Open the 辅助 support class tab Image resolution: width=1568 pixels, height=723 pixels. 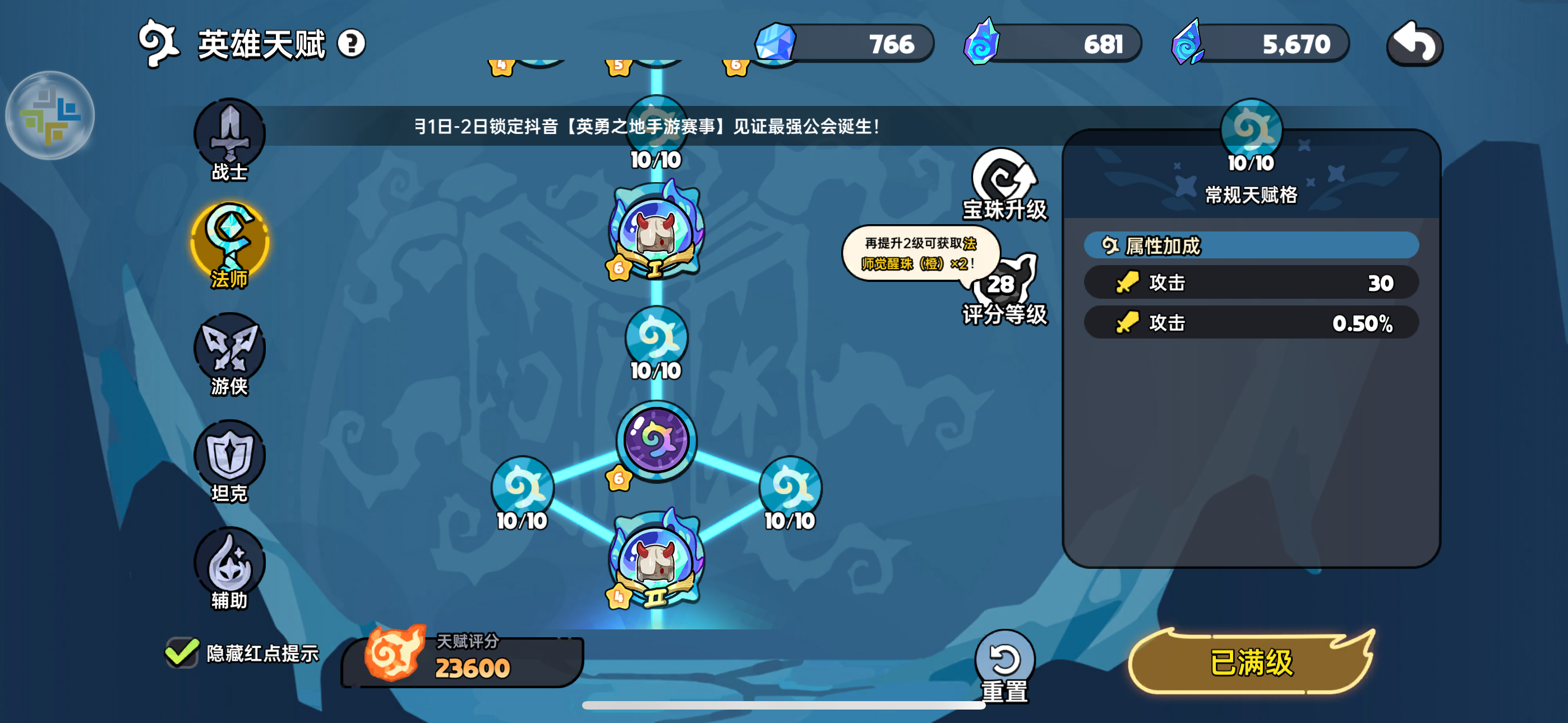229,567
